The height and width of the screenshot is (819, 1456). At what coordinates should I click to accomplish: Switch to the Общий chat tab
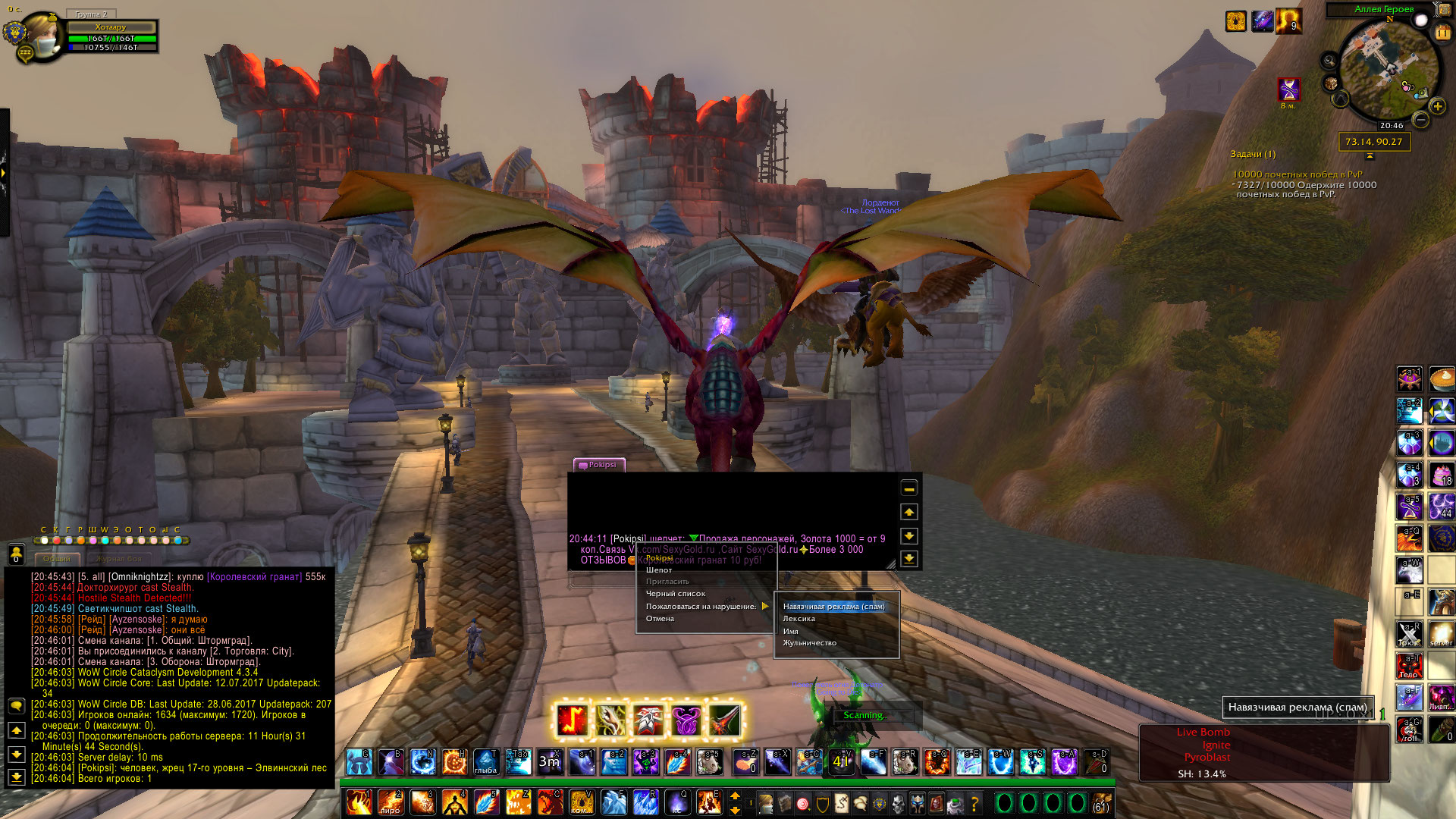click(x=57, y=559)
